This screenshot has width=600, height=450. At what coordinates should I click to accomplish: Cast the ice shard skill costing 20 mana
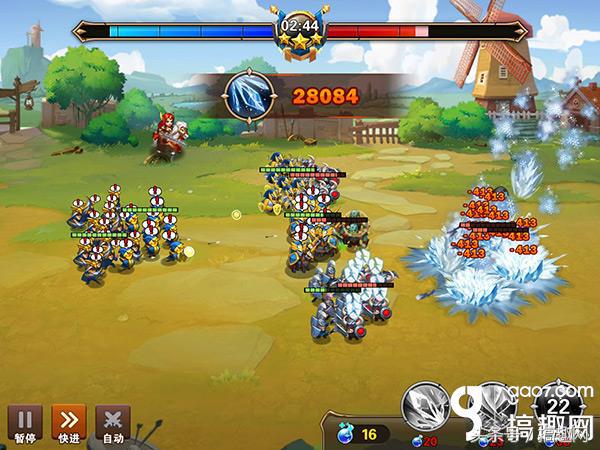click(426, 406)
